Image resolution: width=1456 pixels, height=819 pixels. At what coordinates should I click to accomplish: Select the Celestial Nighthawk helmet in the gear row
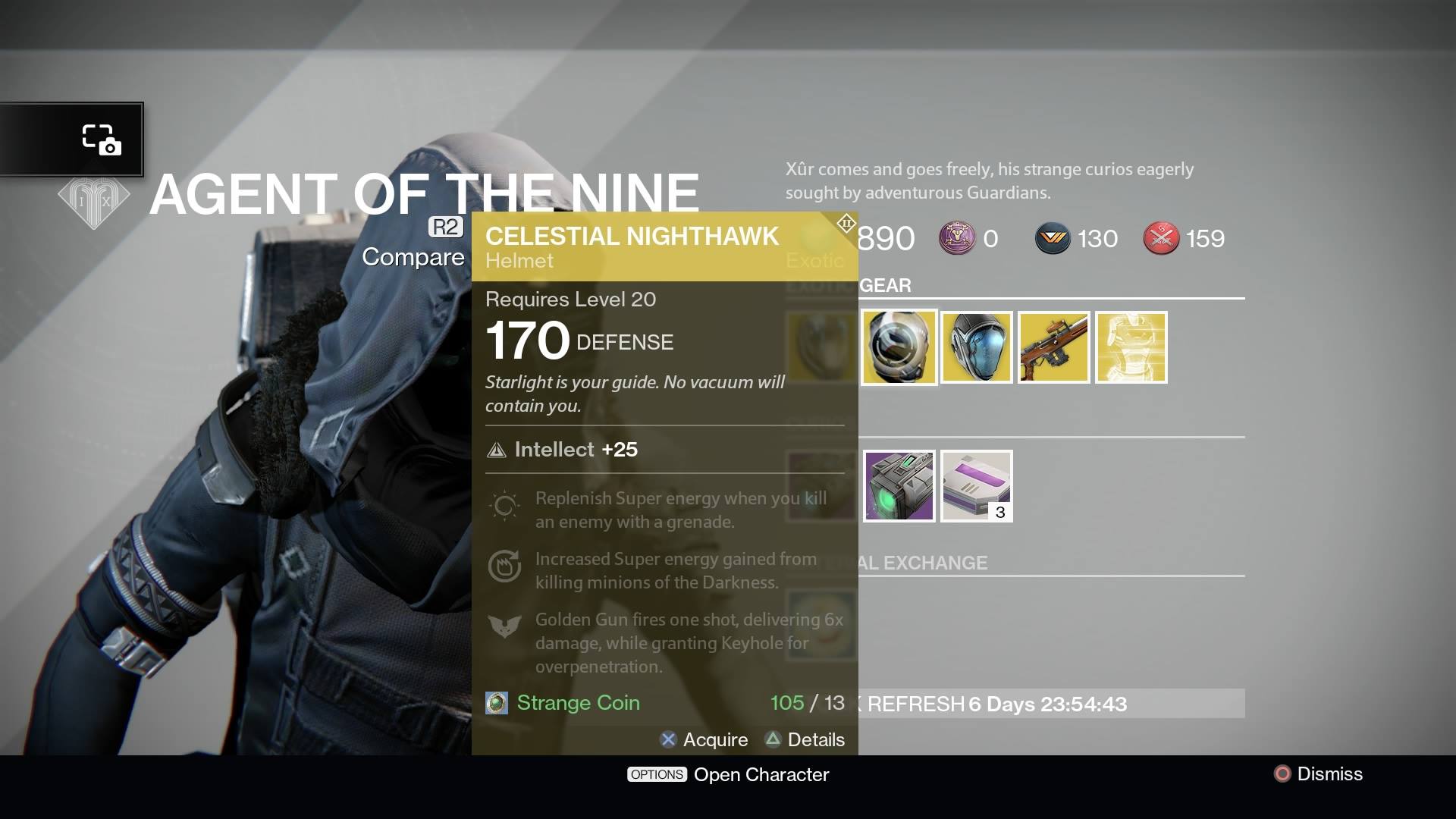899,347
